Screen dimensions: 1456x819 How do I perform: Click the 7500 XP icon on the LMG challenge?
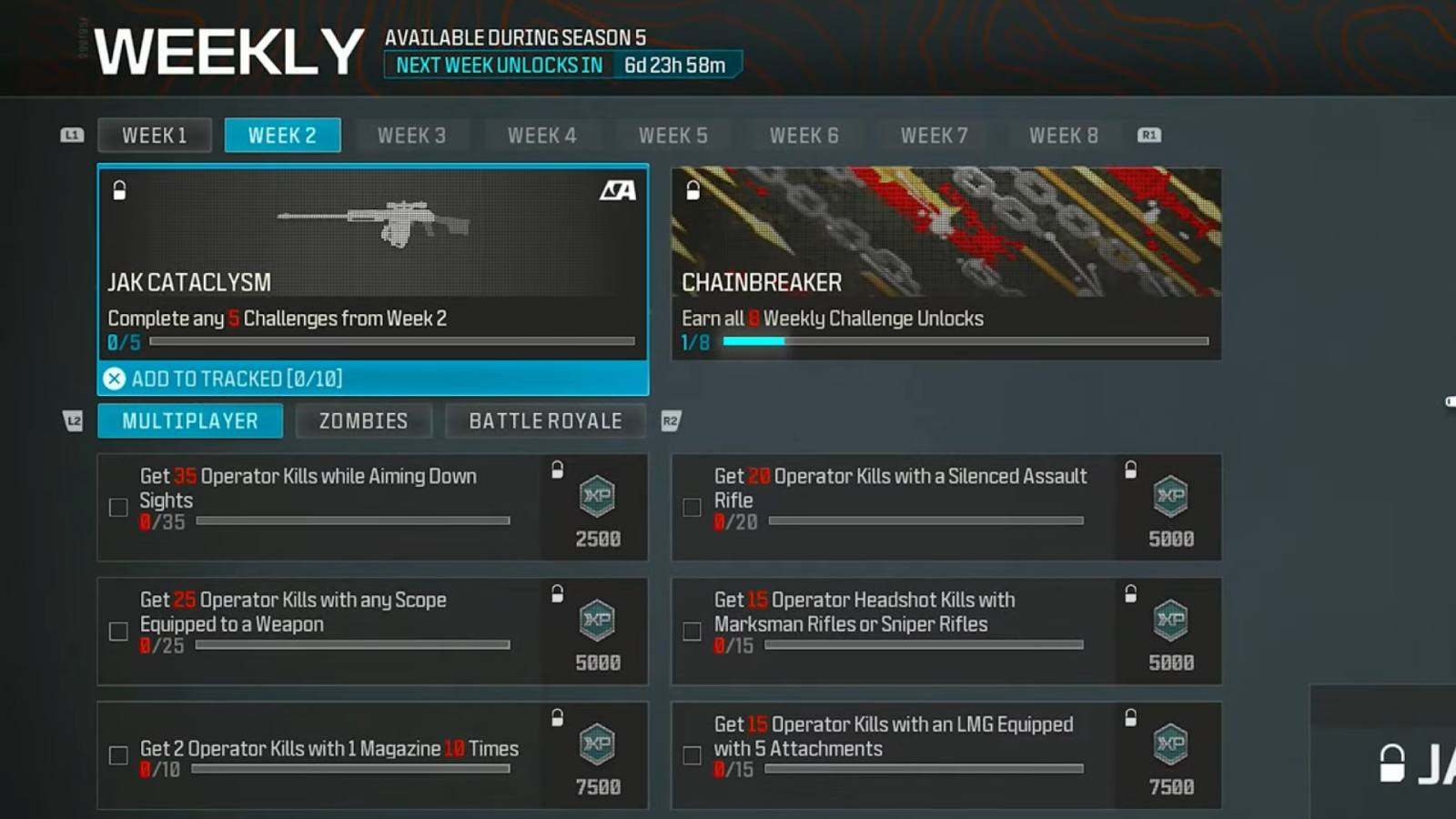pos(1170,746)
